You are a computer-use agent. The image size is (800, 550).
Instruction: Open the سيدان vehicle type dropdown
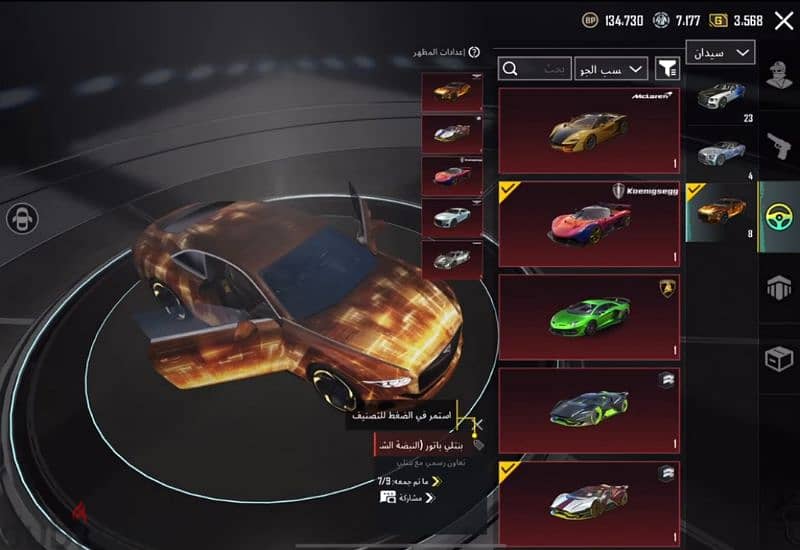[720, 52]
